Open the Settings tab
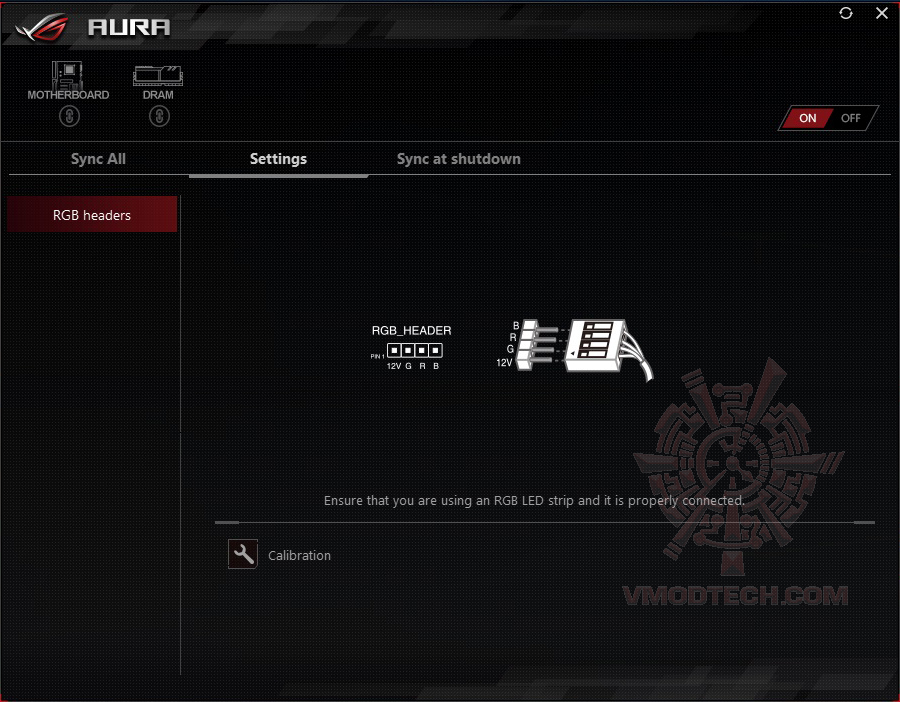The height and width of the screenshot is (702, 900). tap(278, 159)
